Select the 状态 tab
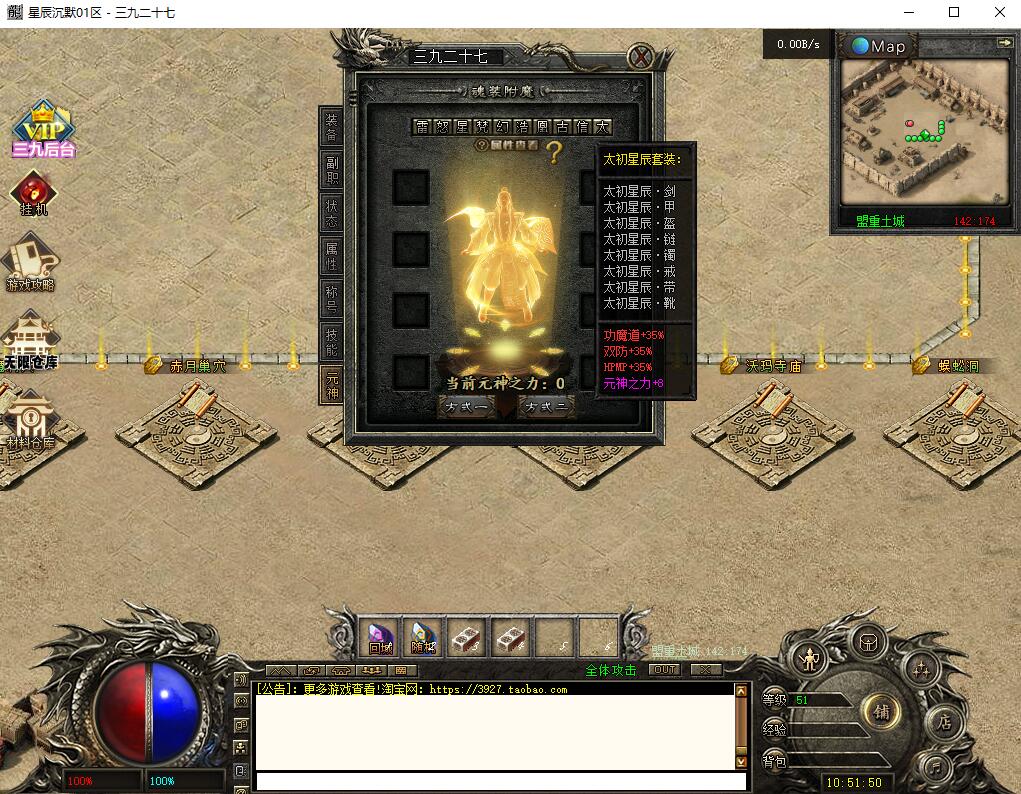Viewport: 1021px width, 794px height. coord(332,213)
